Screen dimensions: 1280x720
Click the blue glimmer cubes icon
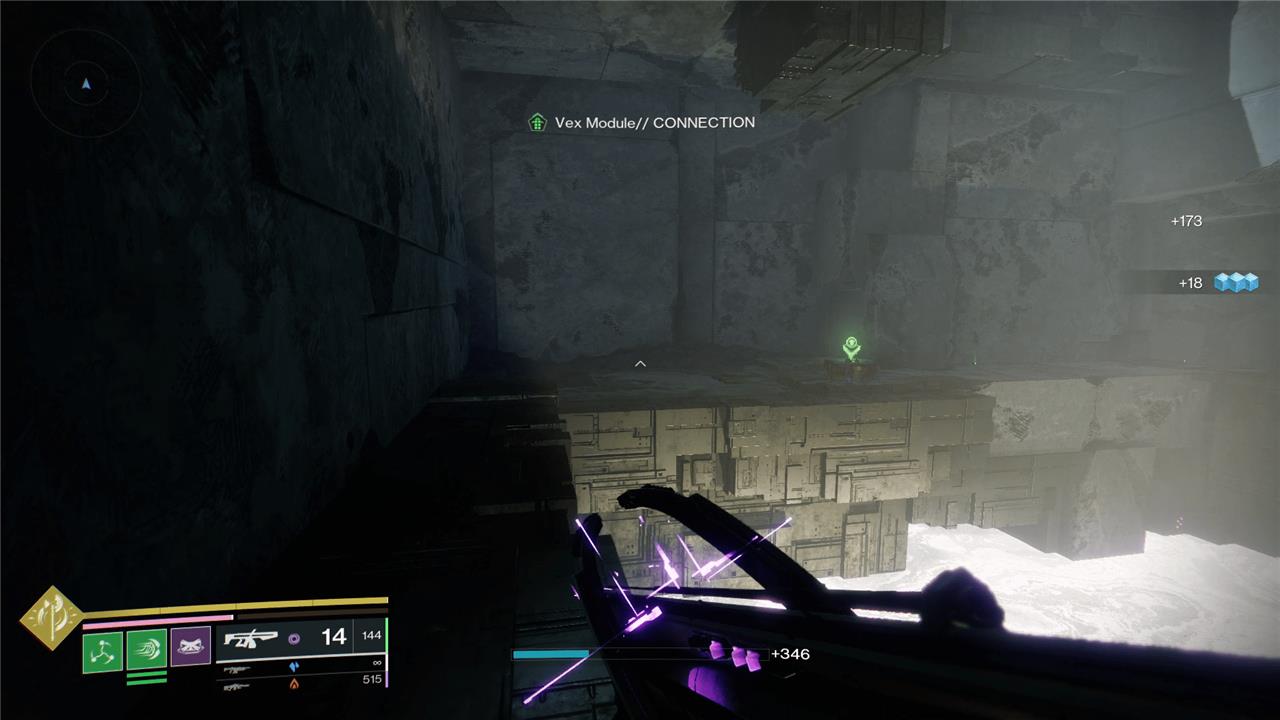pyautogui.click(x=1236, y=283)
